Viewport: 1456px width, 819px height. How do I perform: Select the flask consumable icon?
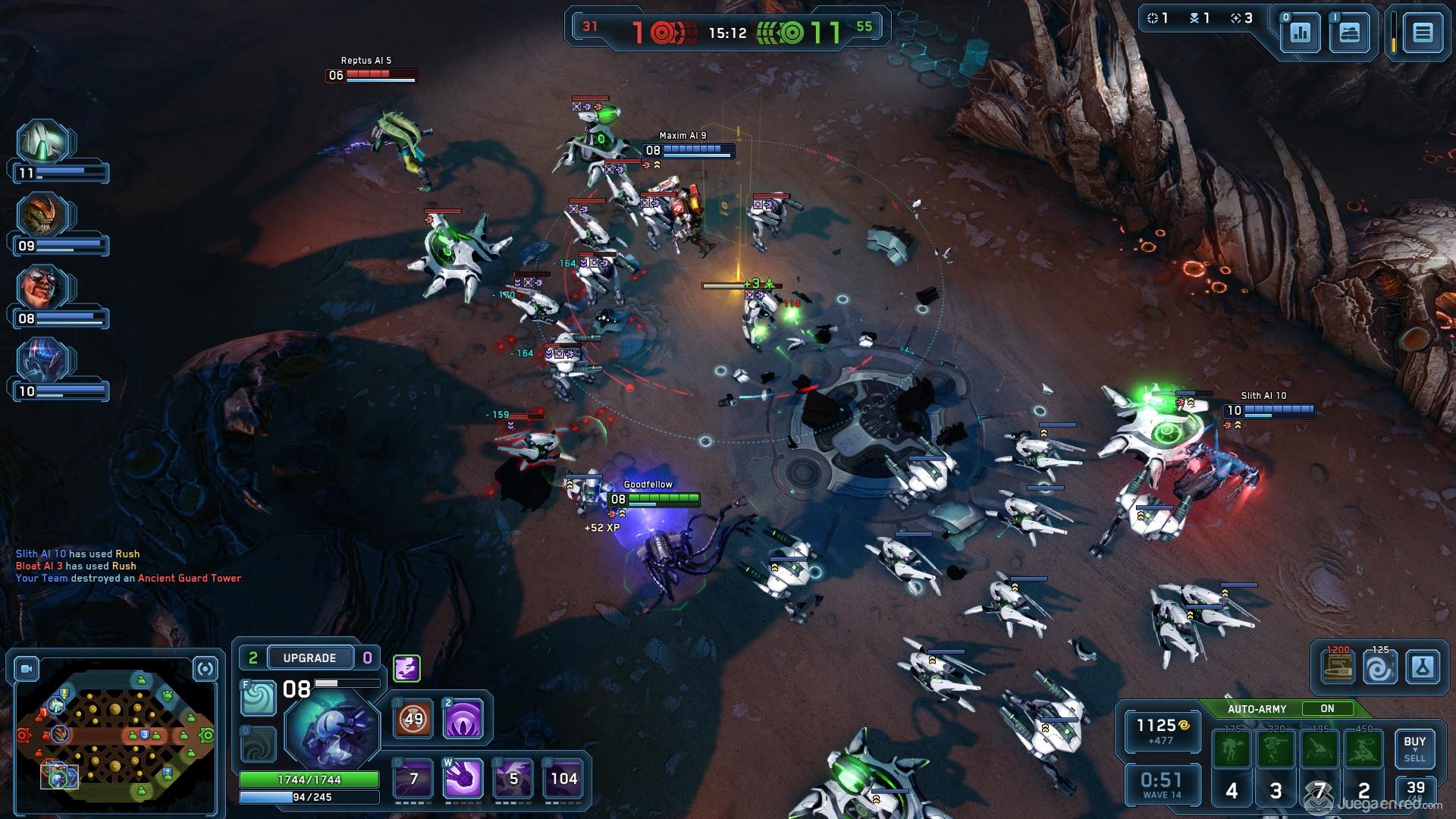(1422, 668)
